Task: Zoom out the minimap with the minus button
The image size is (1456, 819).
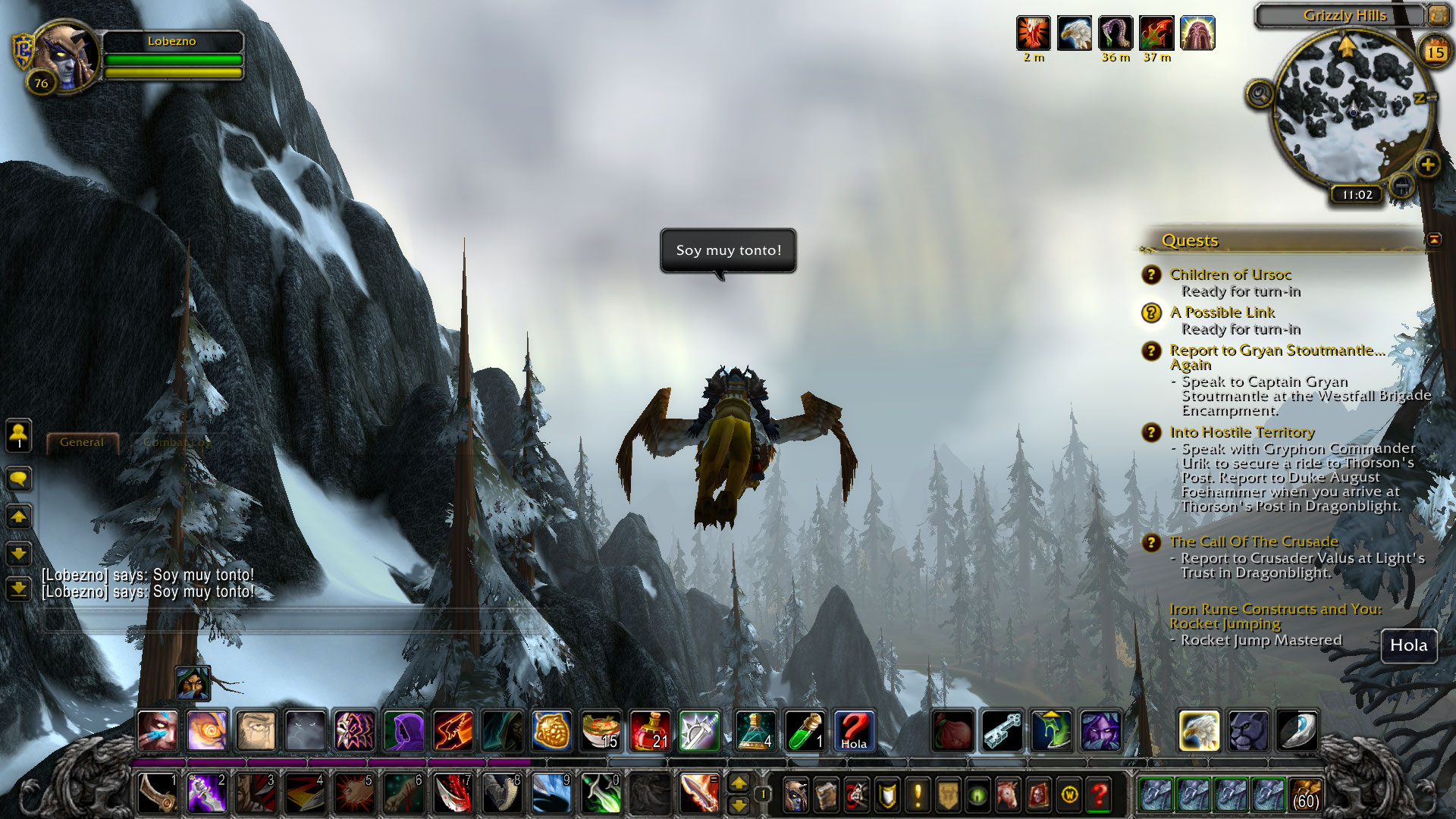Action: [1402, 184]
